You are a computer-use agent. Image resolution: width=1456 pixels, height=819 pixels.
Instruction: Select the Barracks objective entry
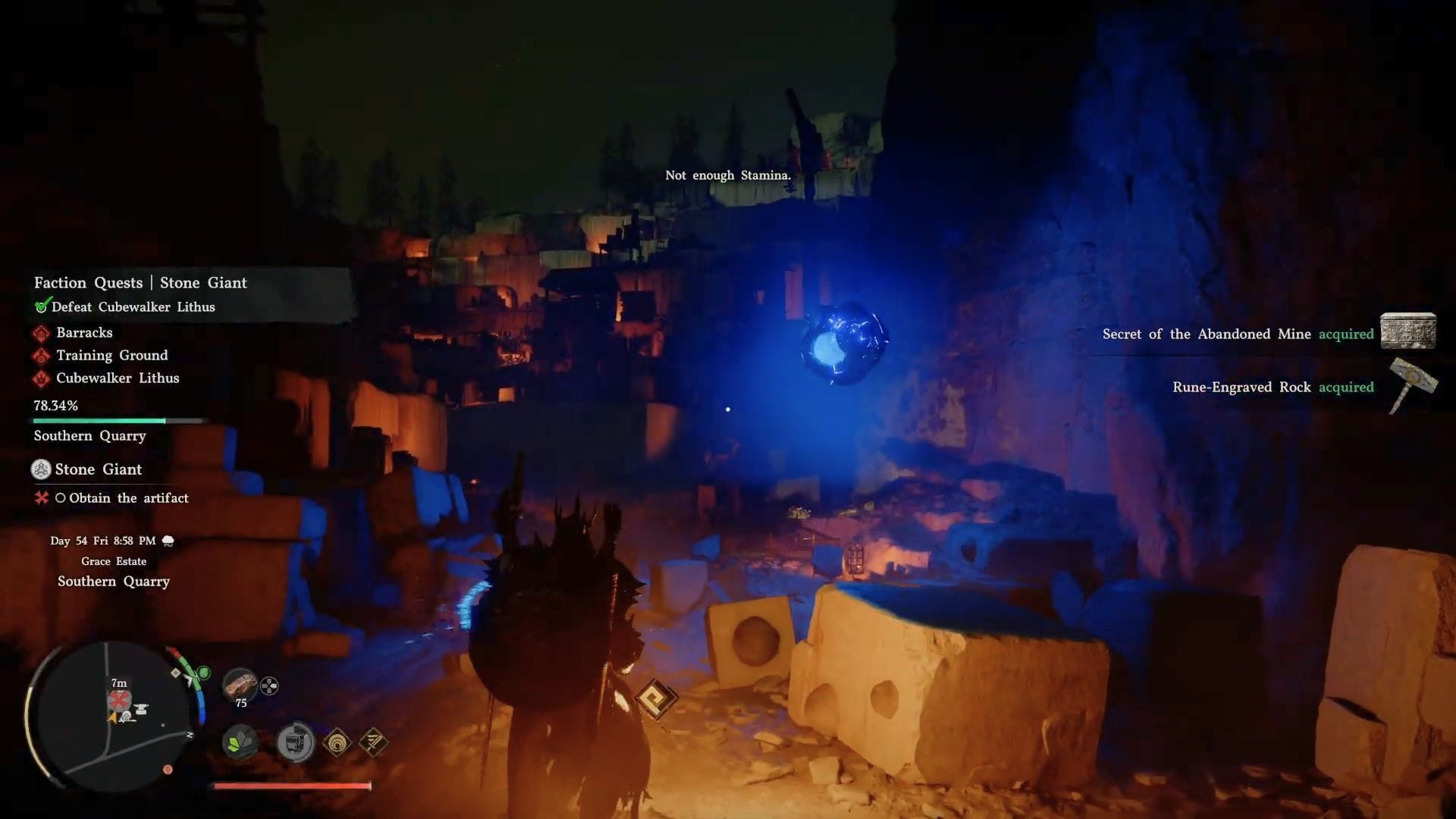pyautogui.click(x=84, y=333)
